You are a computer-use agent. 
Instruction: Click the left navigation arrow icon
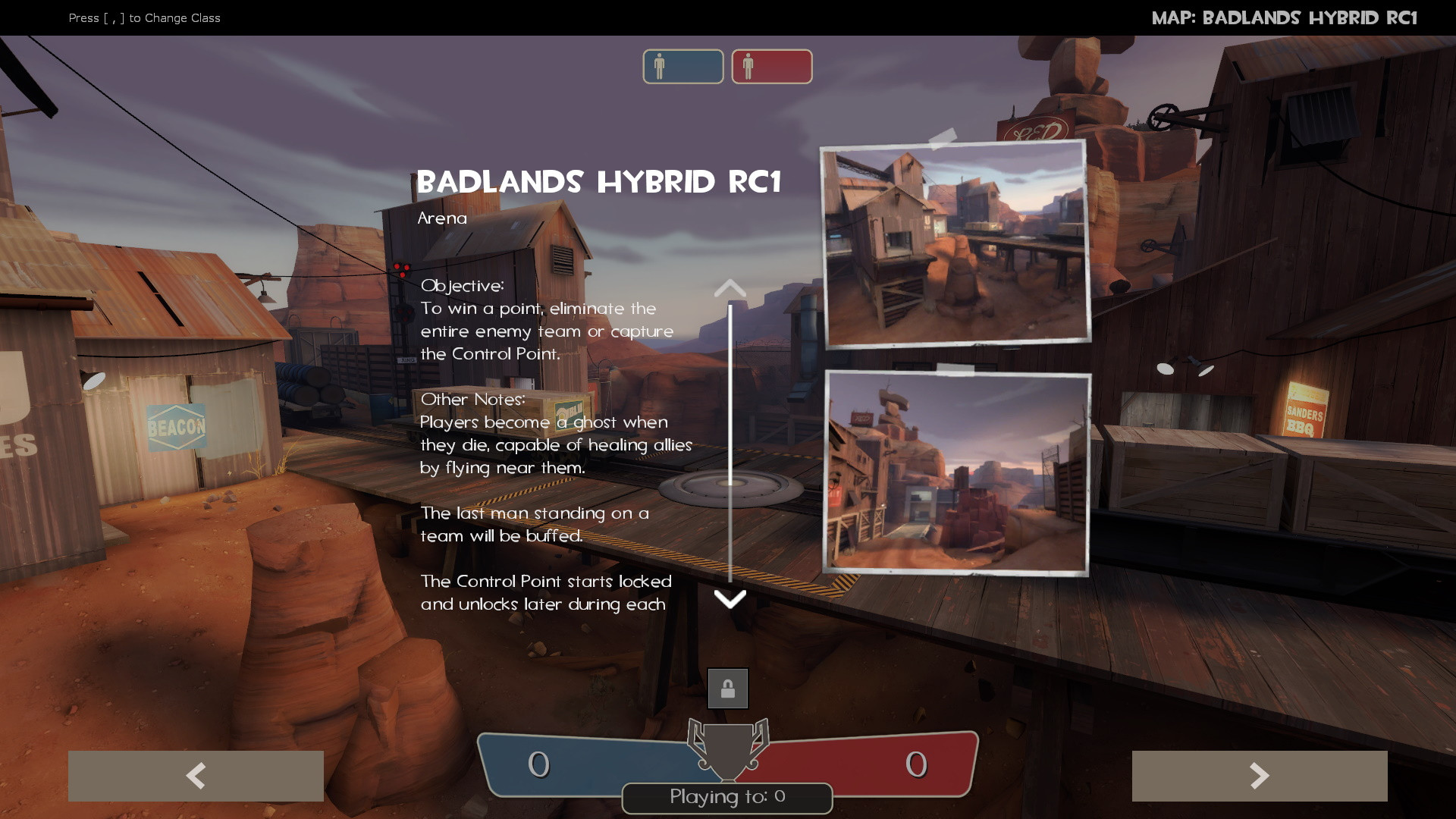tap(196, 776)
